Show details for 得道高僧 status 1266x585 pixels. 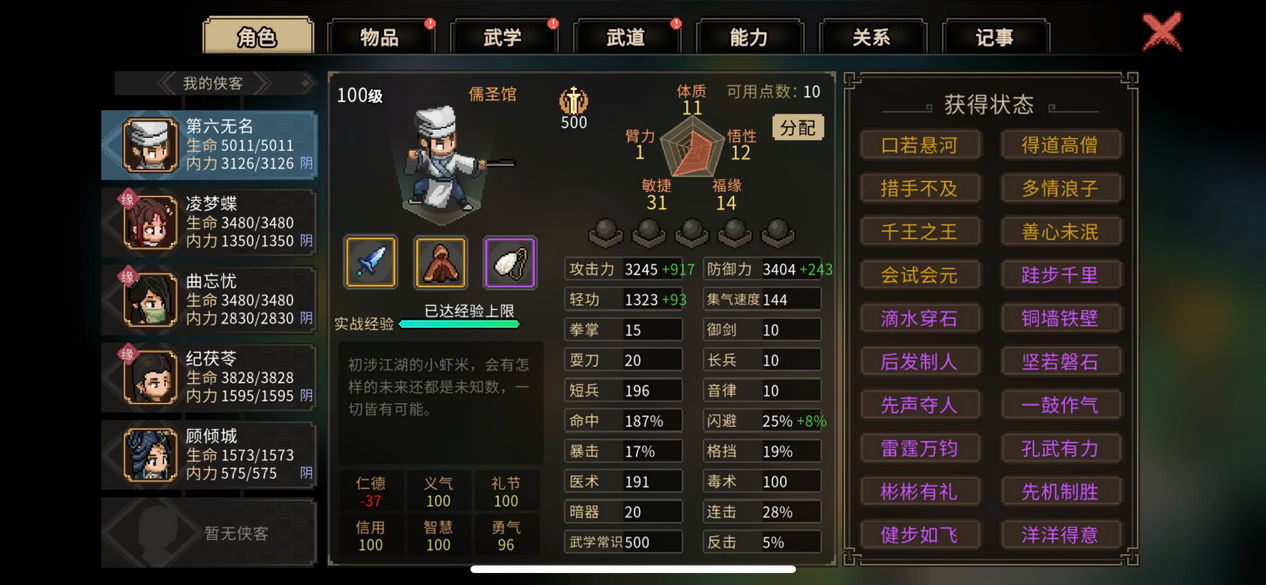tap(1060, 145)
